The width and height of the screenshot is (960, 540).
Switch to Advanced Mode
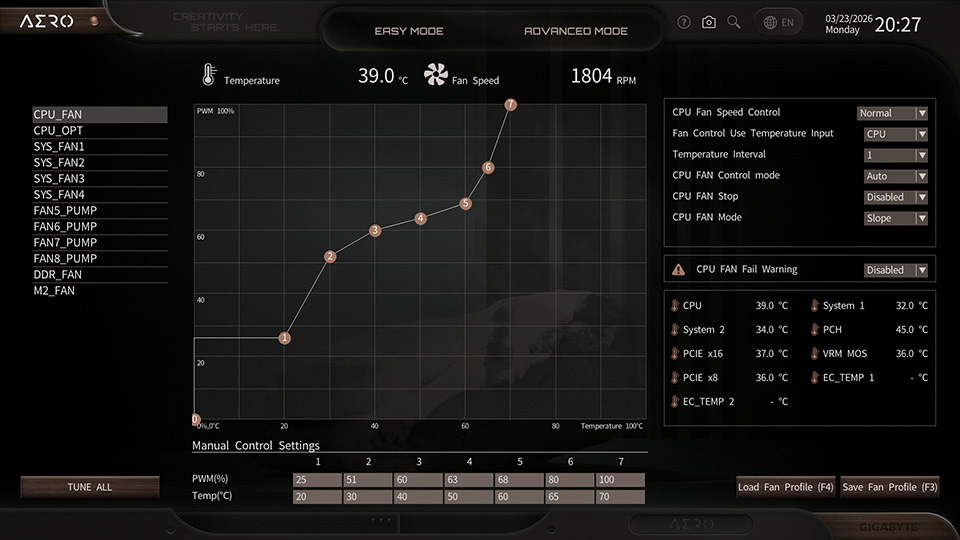[x=576, y=31]
